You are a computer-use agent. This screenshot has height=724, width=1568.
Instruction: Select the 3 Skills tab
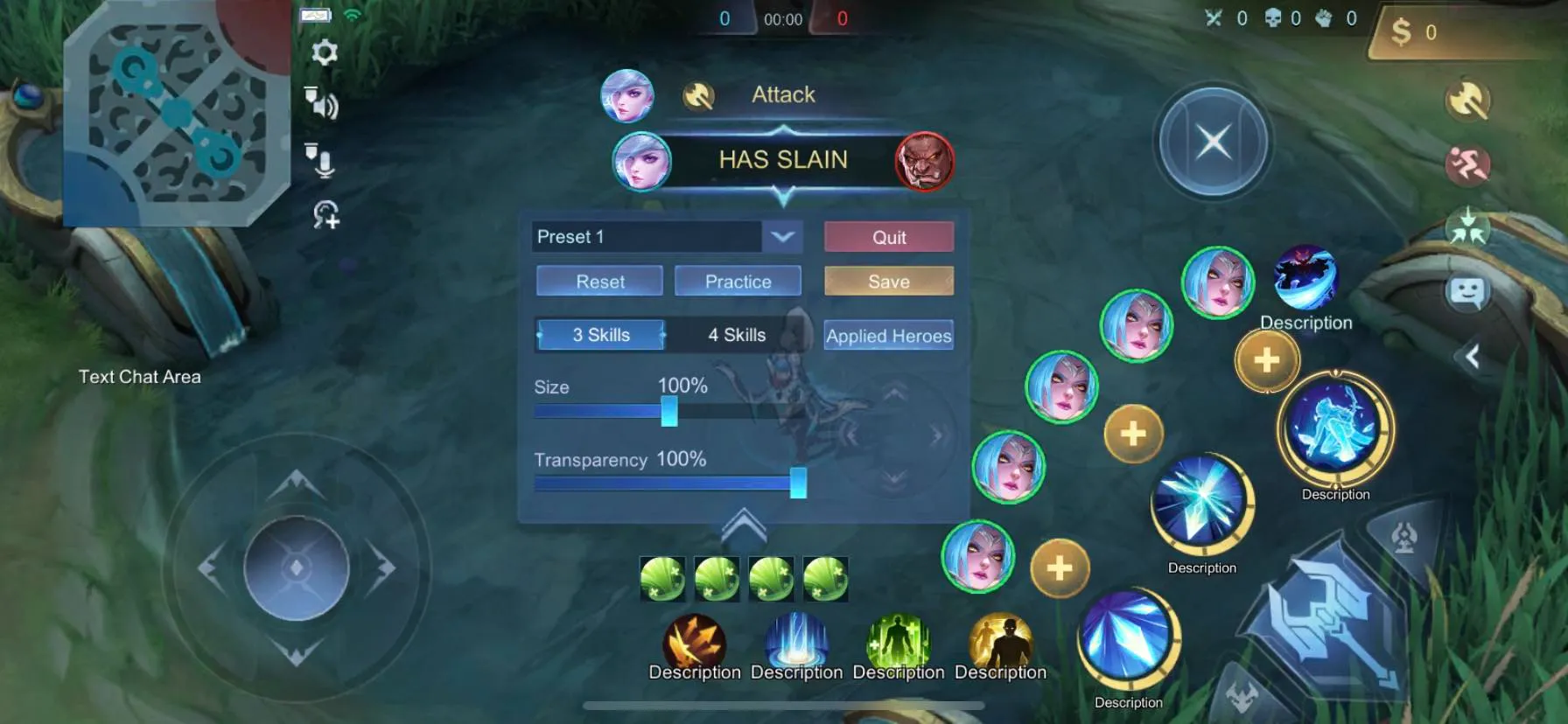click(x=599, y=335)
